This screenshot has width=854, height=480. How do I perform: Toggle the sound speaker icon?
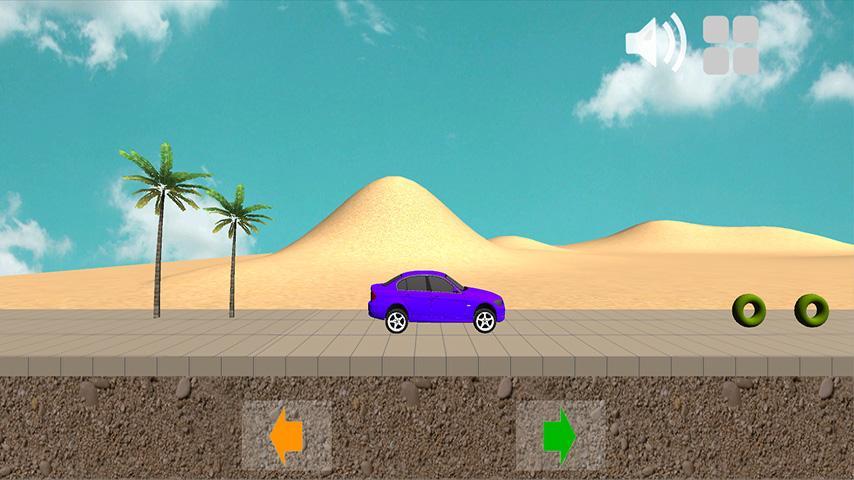point(655,43)
